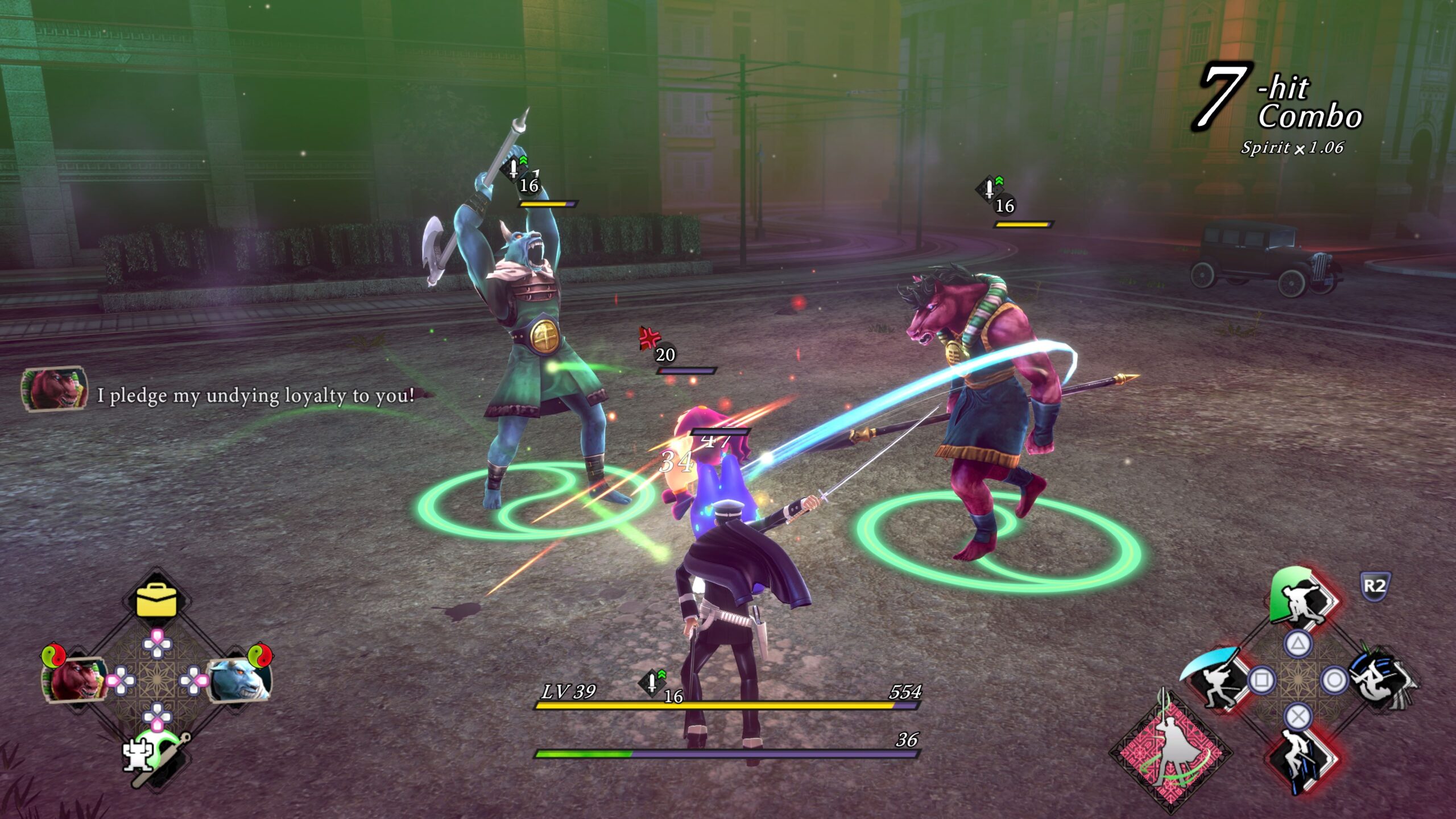Select the red horse demon portrait

(x=74, y=679)
